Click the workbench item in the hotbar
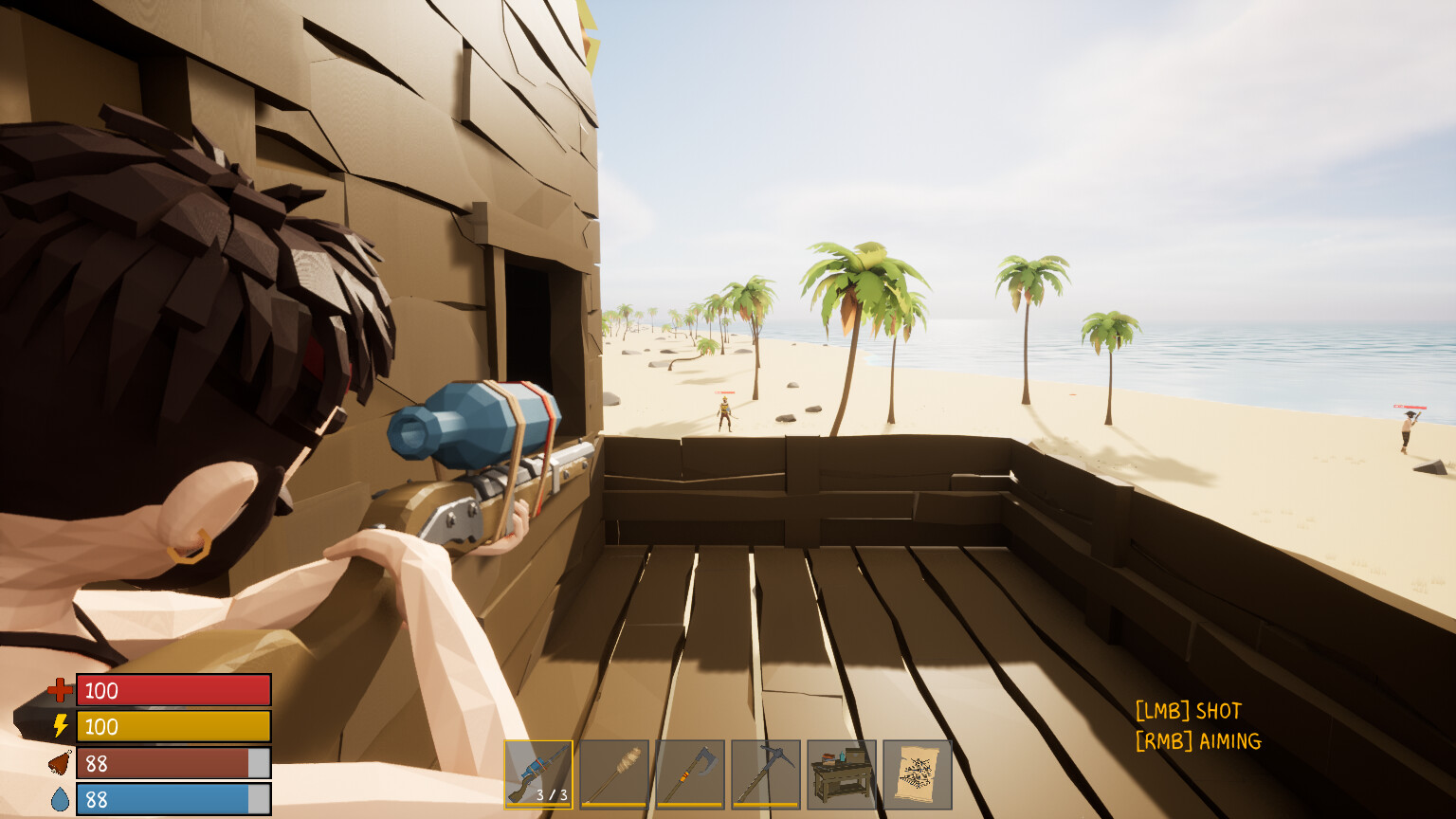Screen dimensions: 1456x819 840,770
